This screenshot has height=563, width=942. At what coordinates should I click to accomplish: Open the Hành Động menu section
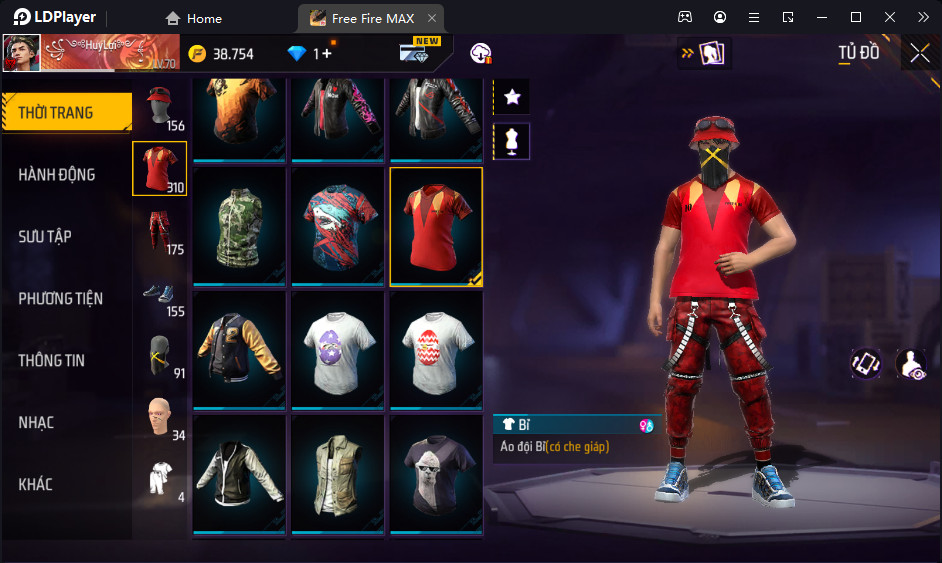(57, 175)
